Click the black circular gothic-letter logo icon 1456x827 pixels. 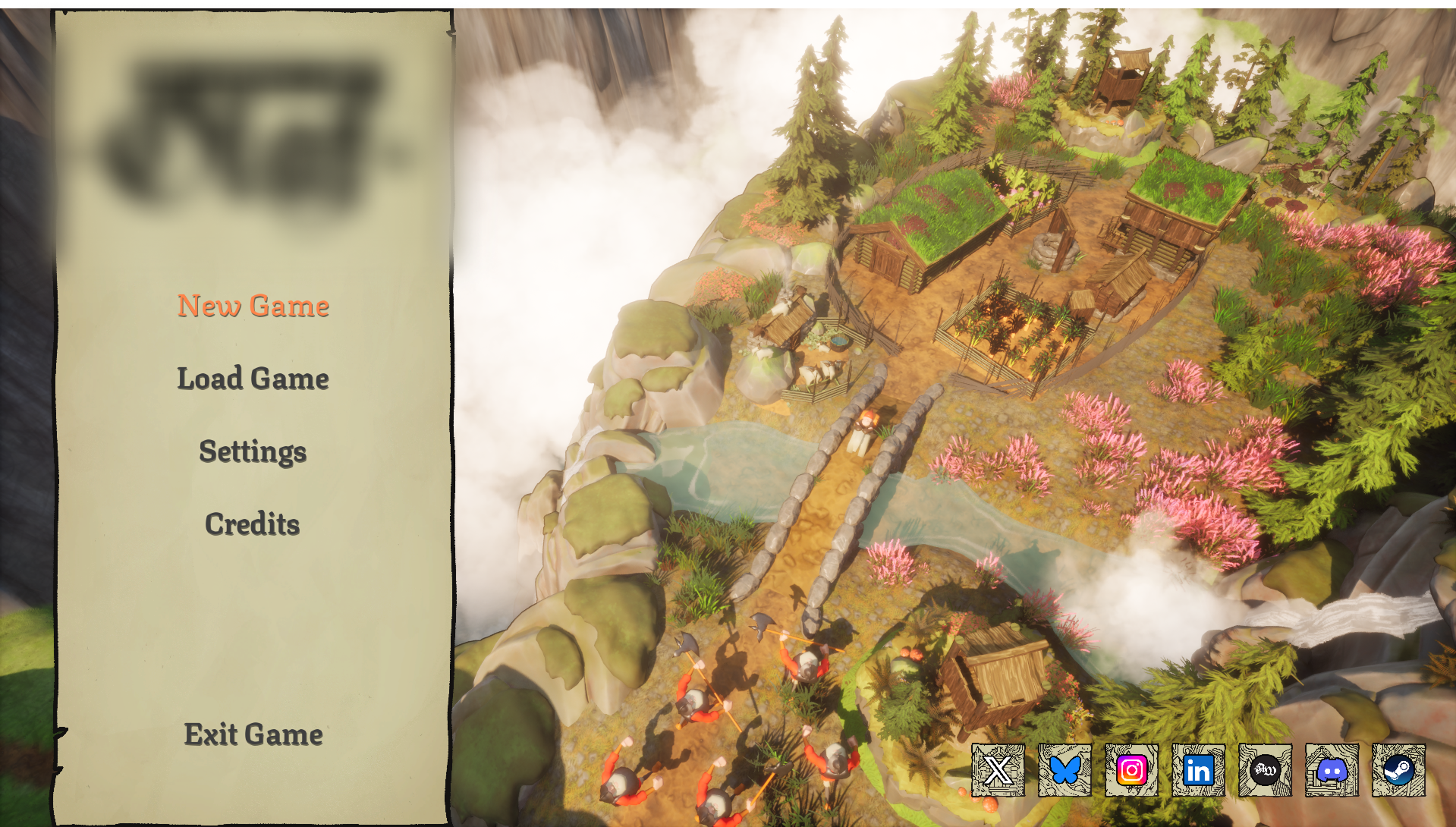pyautogui.click(x=1265, y=770)
